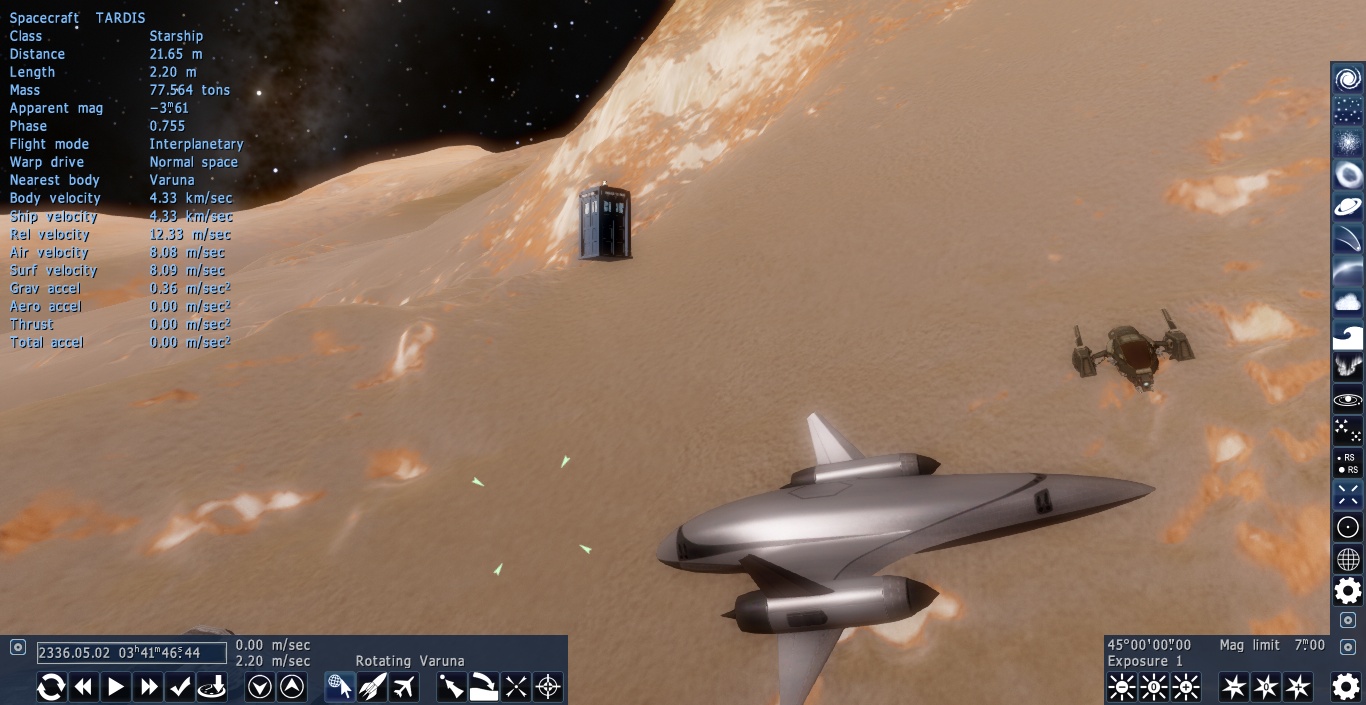The image size is (1366, 705).
Task: Increase velocity with the up-arrow circle button
Action: pos(292,687)
